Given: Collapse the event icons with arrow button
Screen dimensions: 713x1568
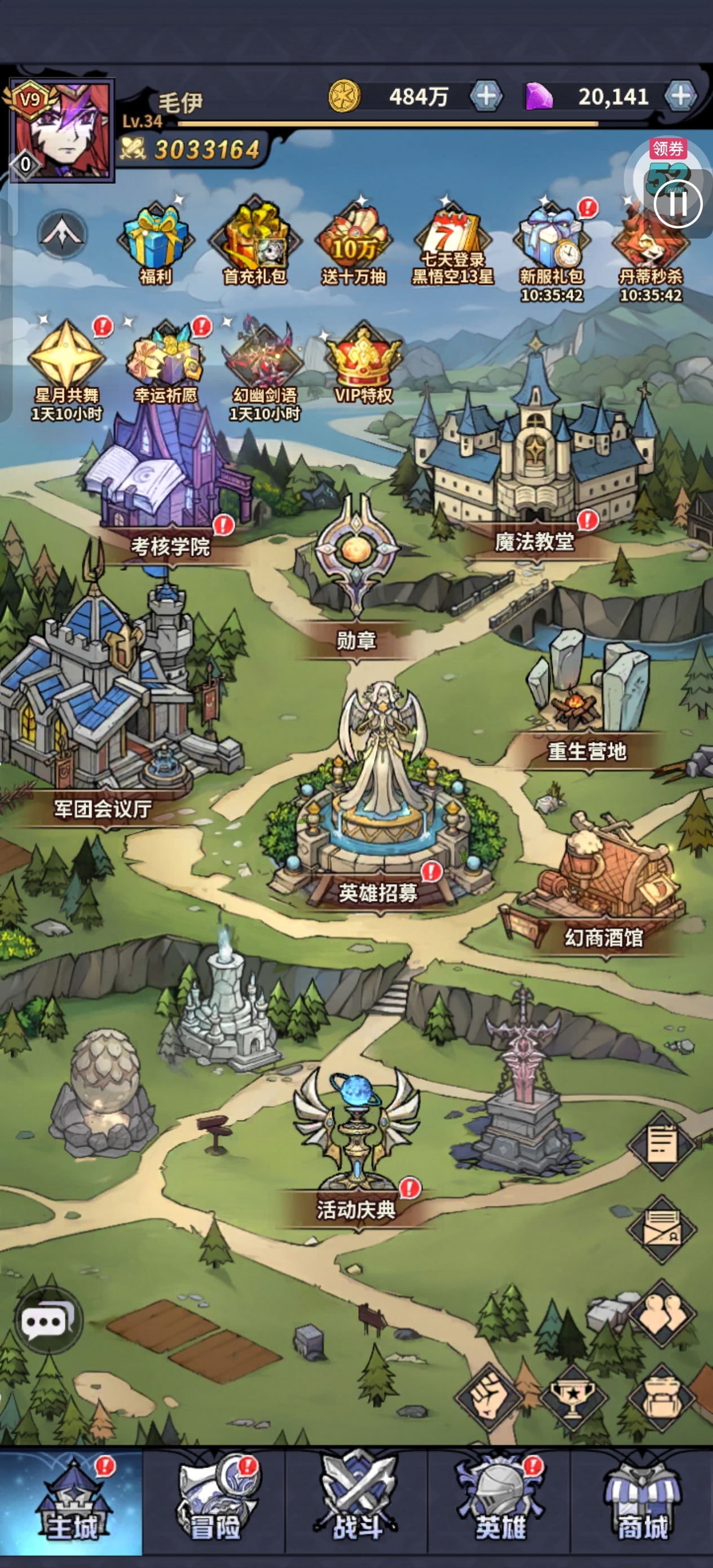Looking at the screenshot, I should pyautogui.click(x=61, y=234).
